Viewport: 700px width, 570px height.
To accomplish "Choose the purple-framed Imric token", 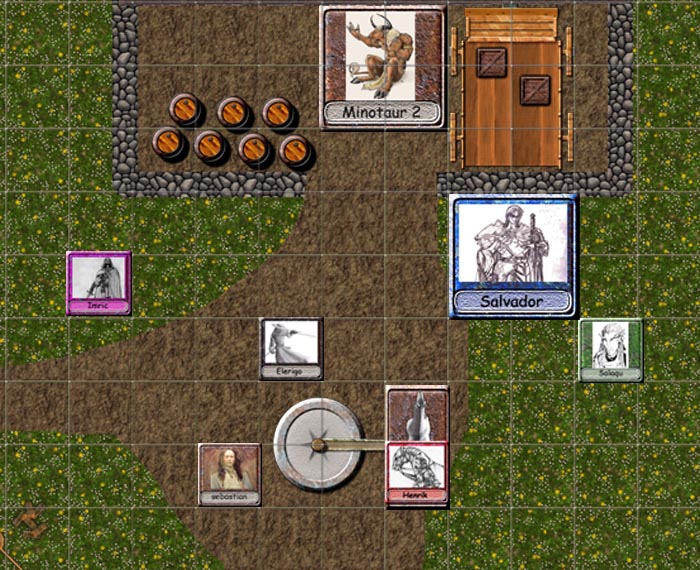I will pos(98,283).
